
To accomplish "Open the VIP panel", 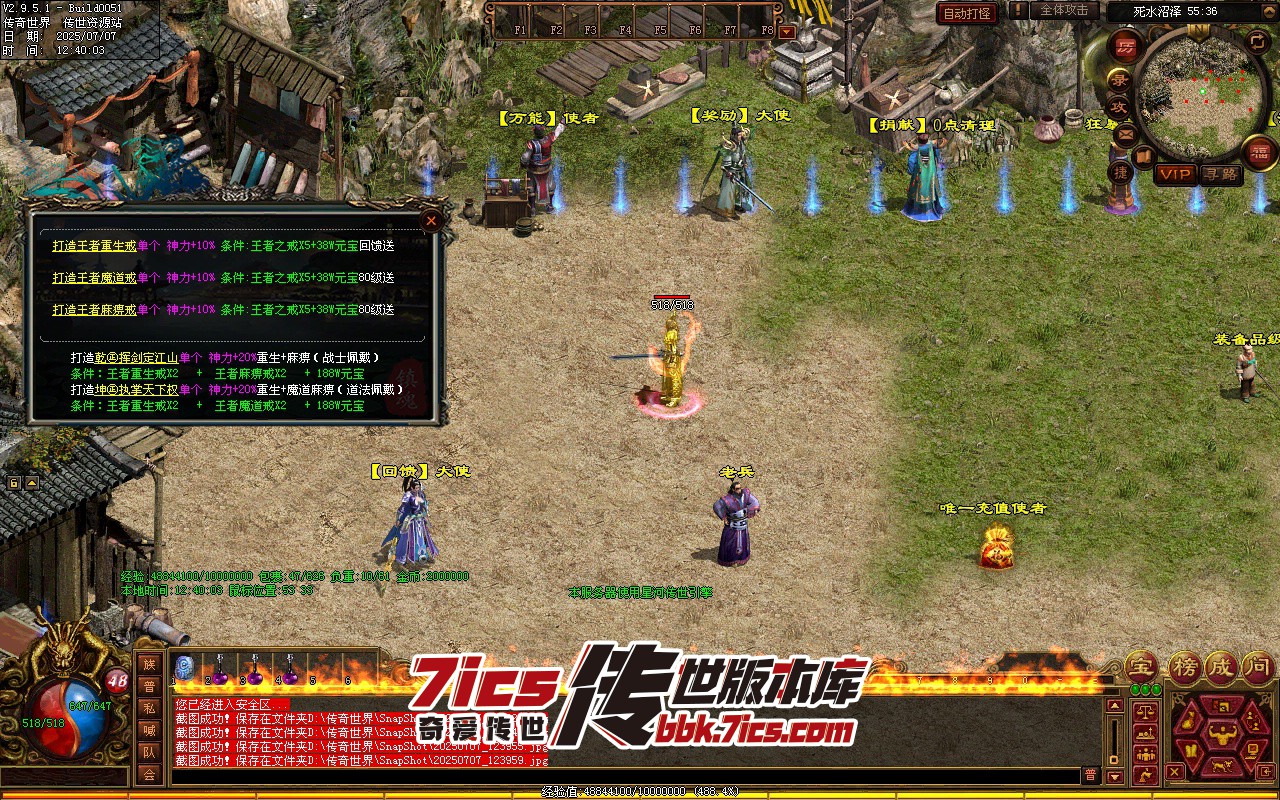I will click(1175, 174).
